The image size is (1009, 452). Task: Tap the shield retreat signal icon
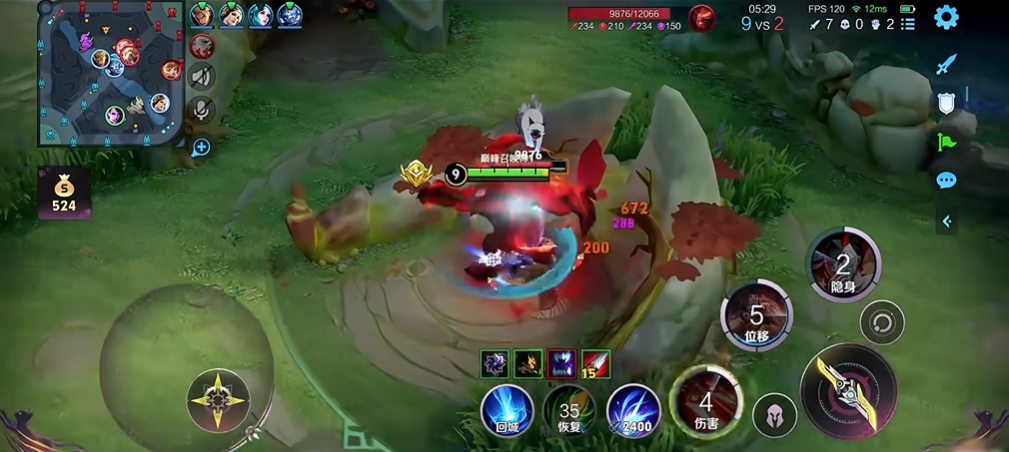(x=946, y=102)
